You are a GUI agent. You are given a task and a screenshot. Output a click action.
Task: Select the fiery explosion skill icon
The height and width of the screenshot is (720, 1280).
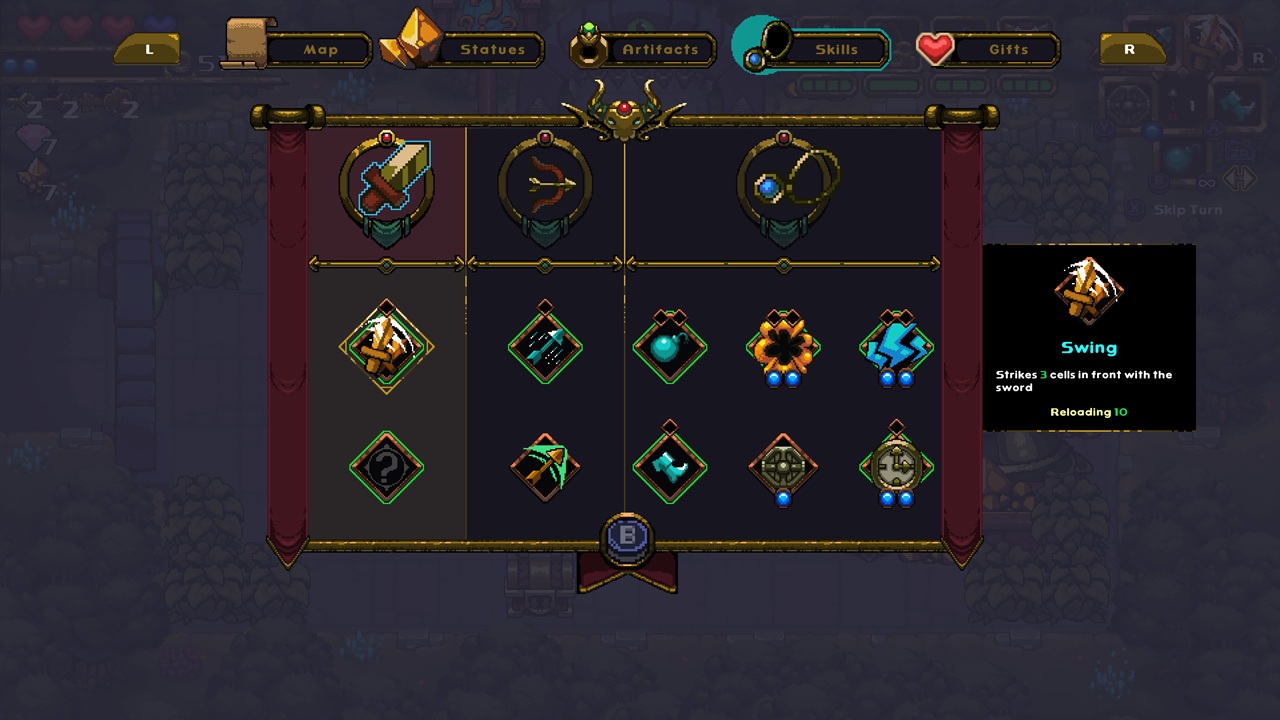point(784,348)
